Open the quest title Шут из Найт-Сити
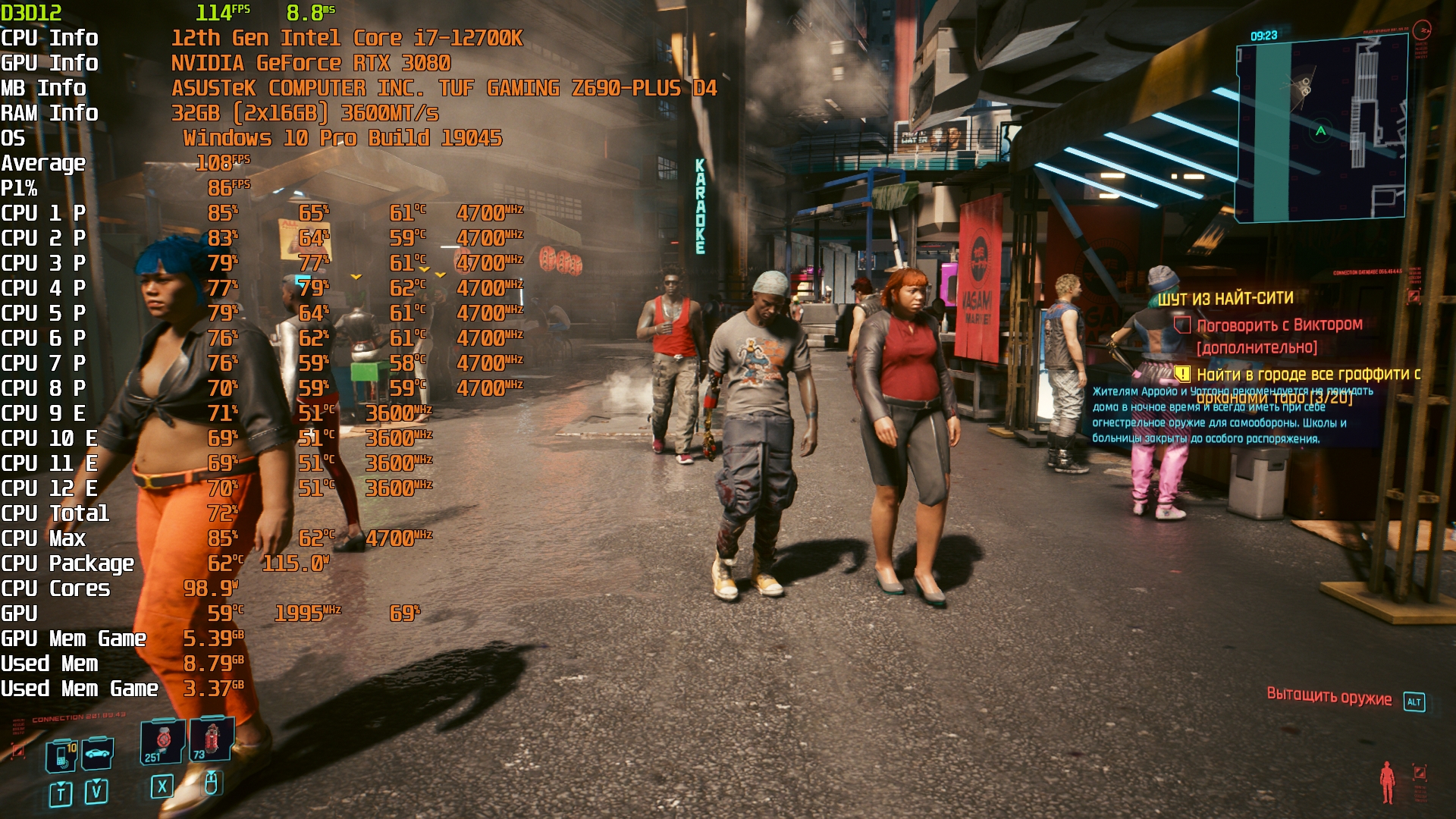Screen dimensions: 1456x819 pyautogui.click(x=1225, y=299)
